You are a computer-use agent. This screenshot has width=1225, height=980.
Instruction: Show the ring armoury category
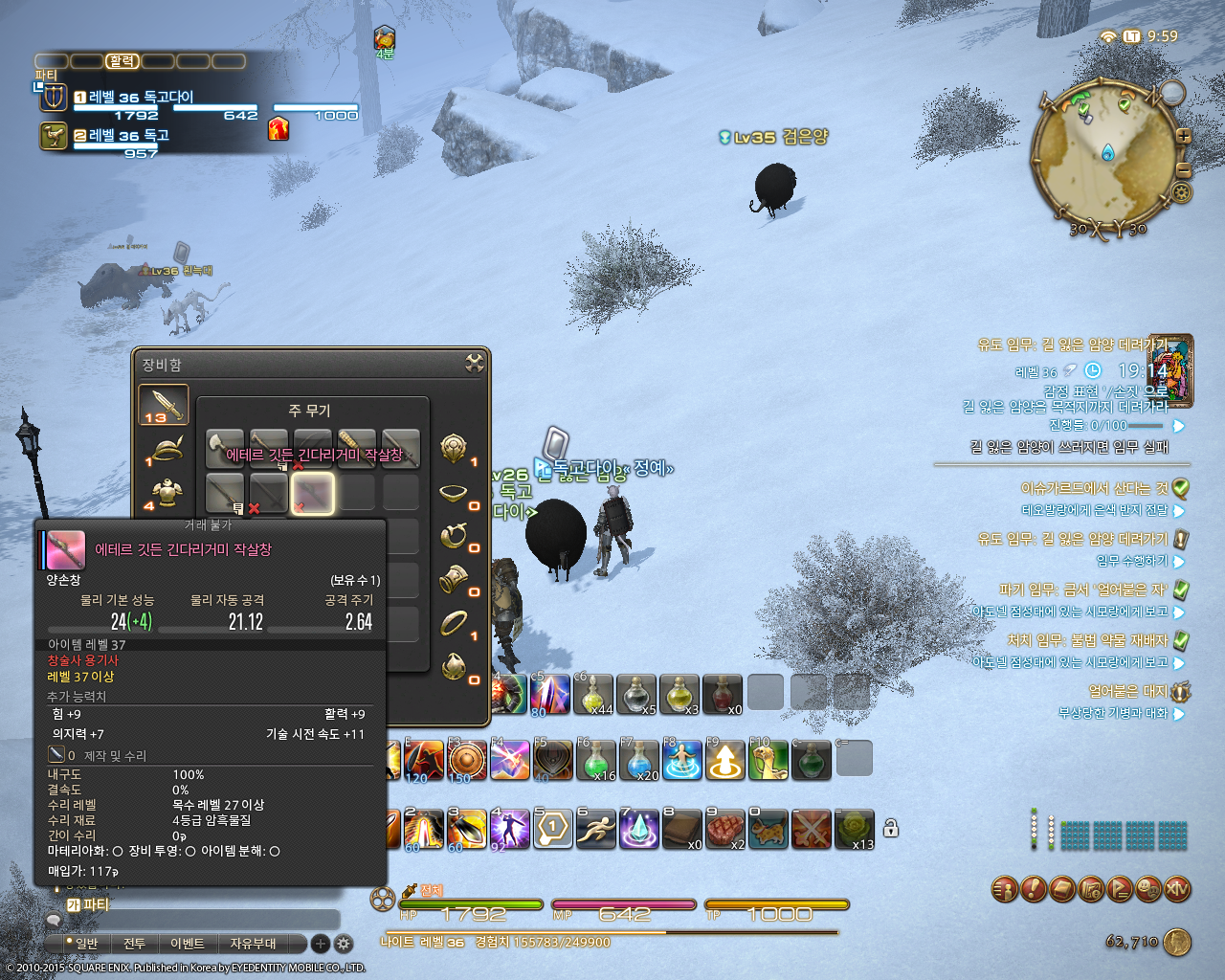454,623
